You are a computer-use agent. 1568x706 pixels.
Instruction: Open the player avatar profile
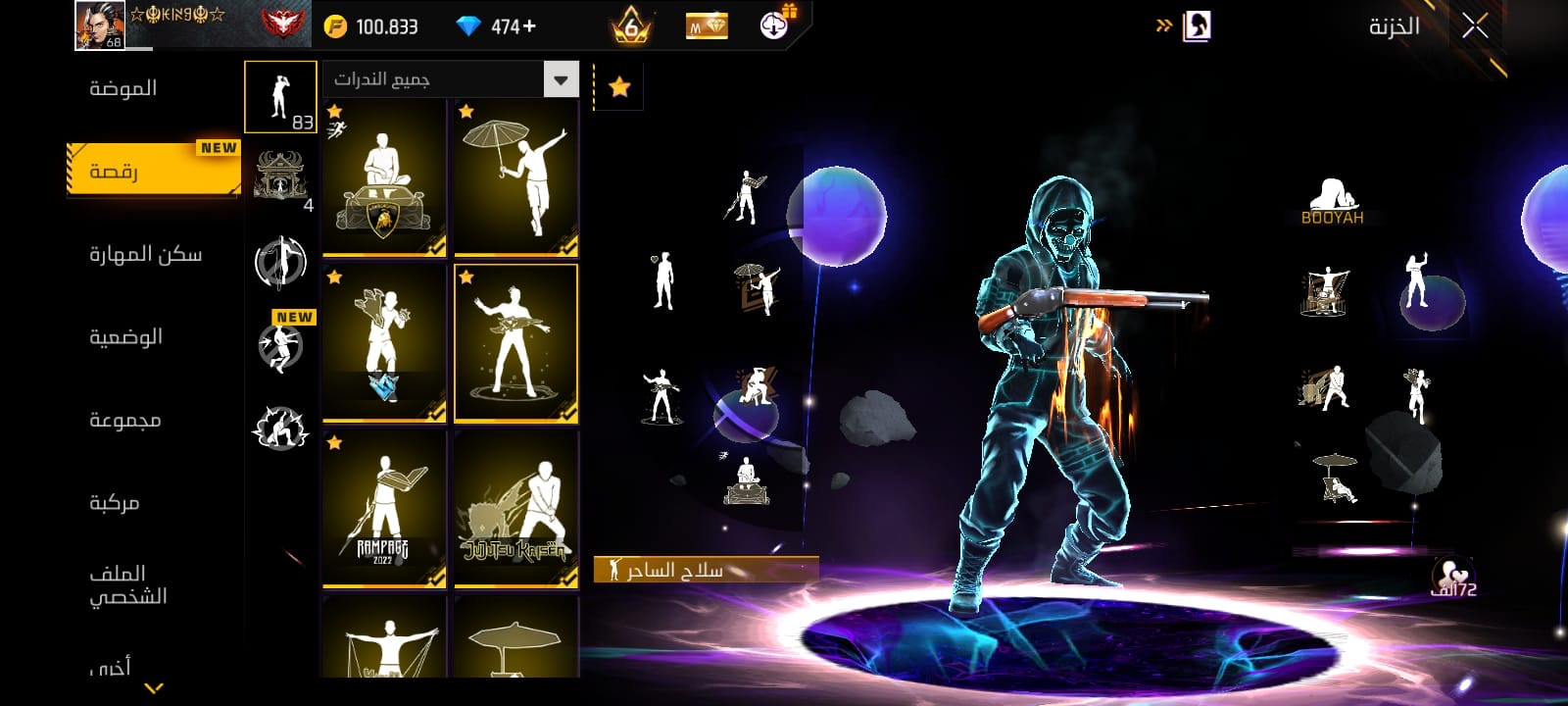click(x=100, y=25)
